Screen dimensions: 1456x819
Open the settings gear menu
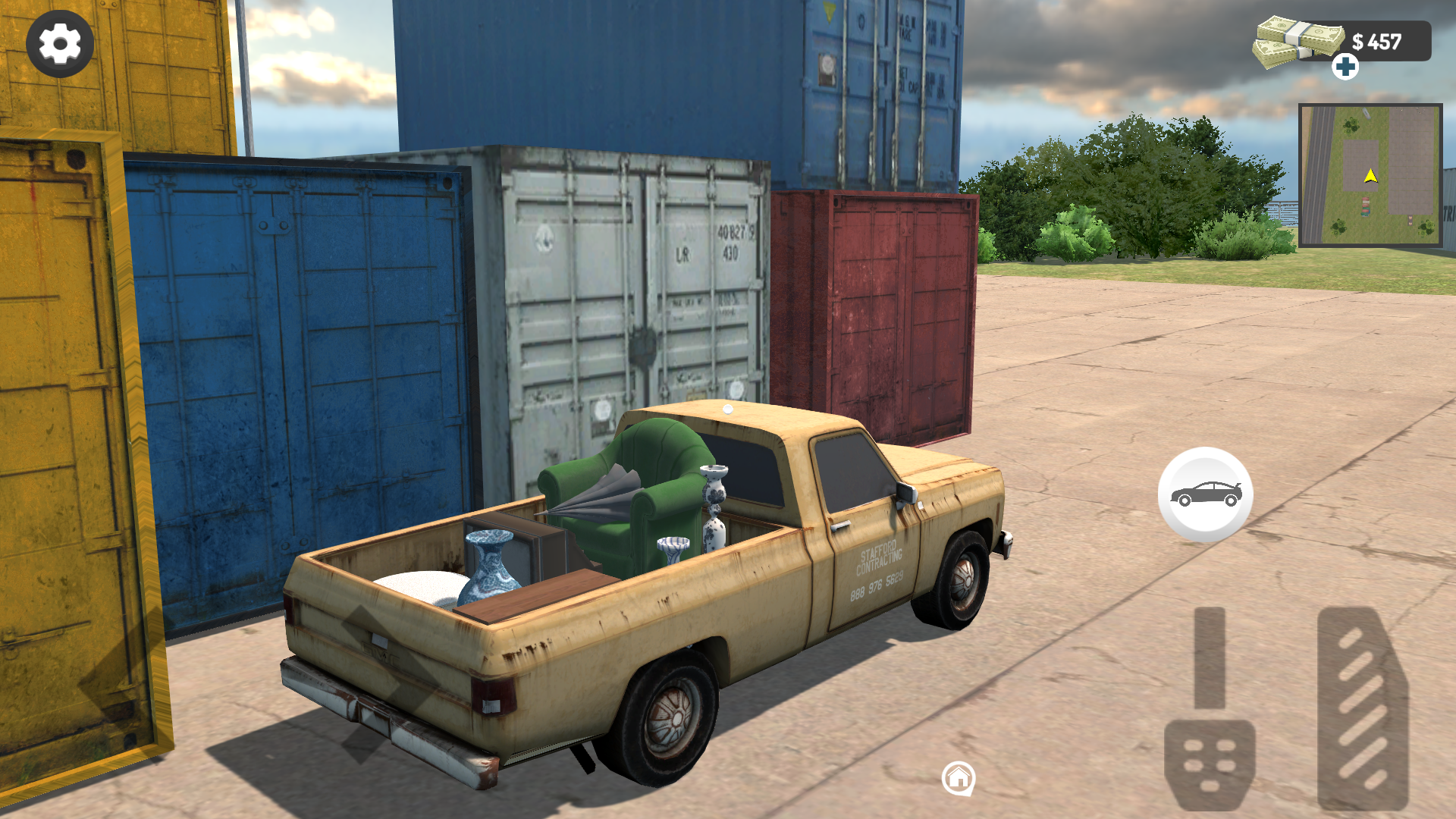59,43
